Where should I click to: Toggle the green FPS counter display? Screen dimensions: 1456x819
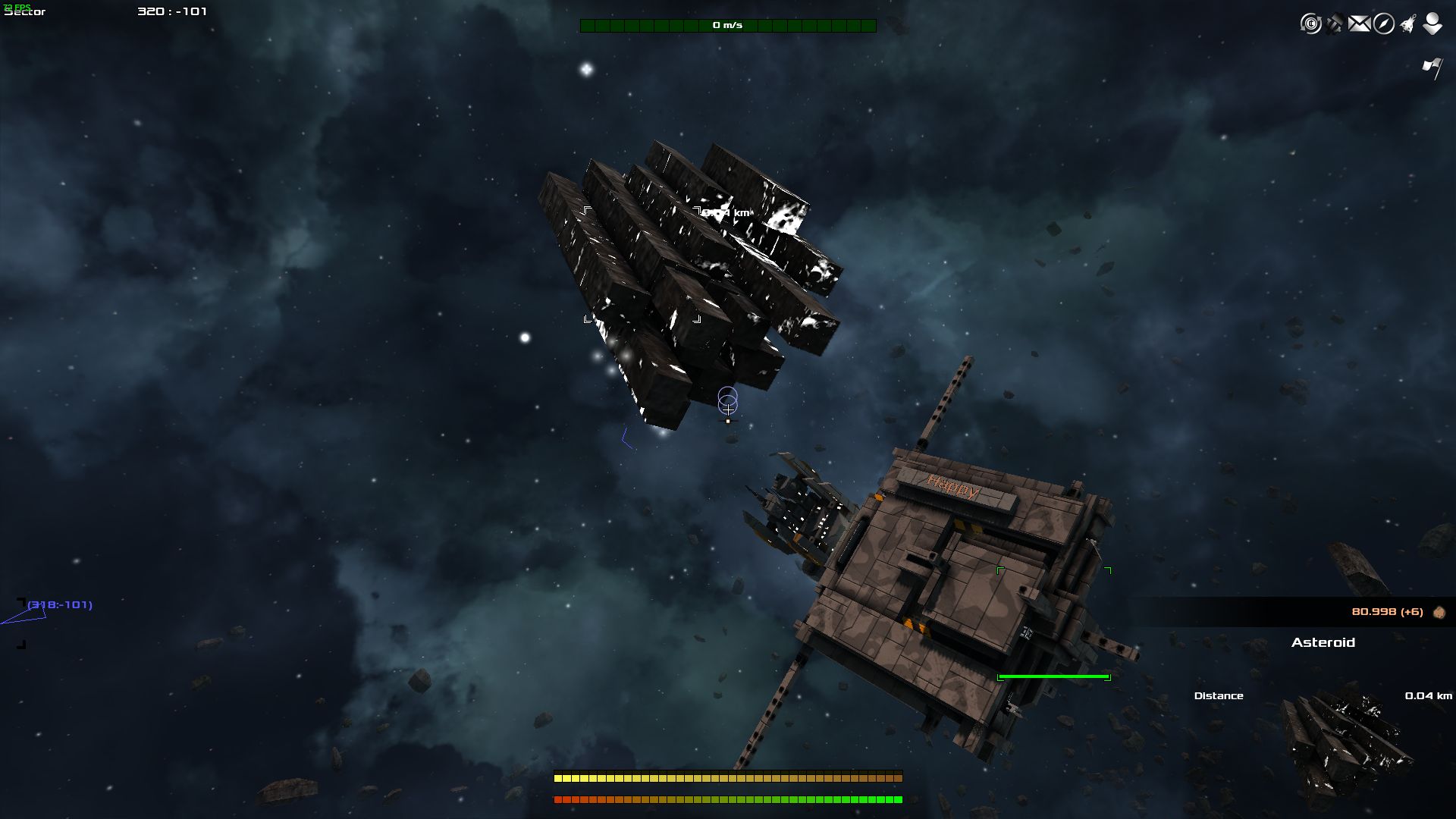click(x=17, y=7)
